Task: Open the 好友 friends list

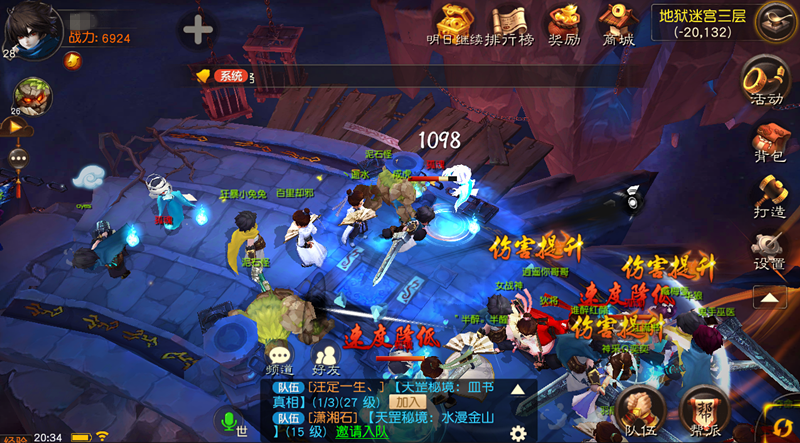Action: click(x=326, y=358)
